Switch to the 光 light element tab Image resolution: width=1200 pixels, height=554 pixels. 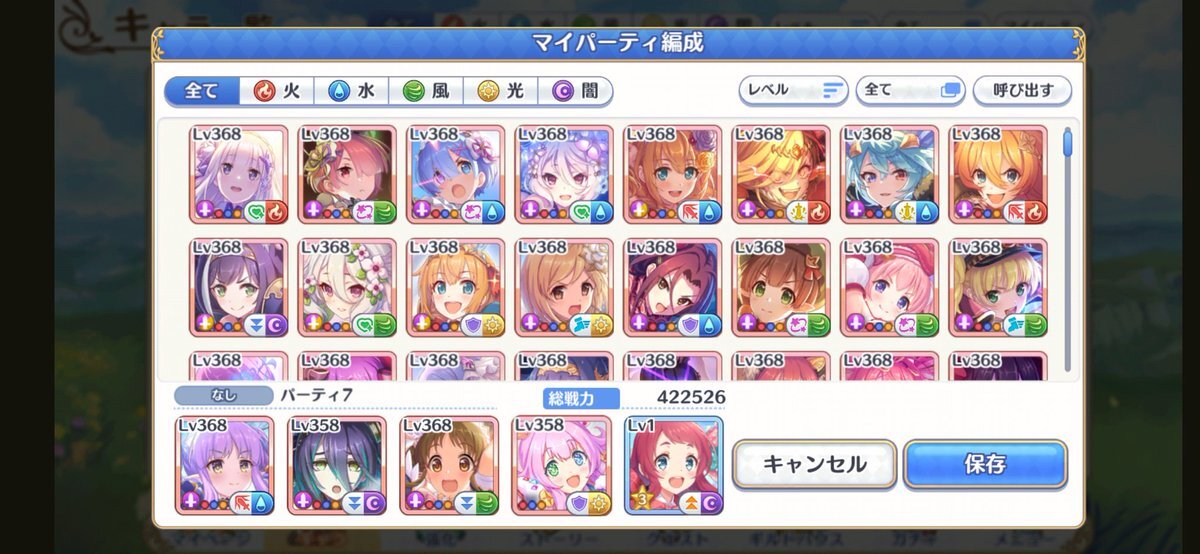pos(501,91)
